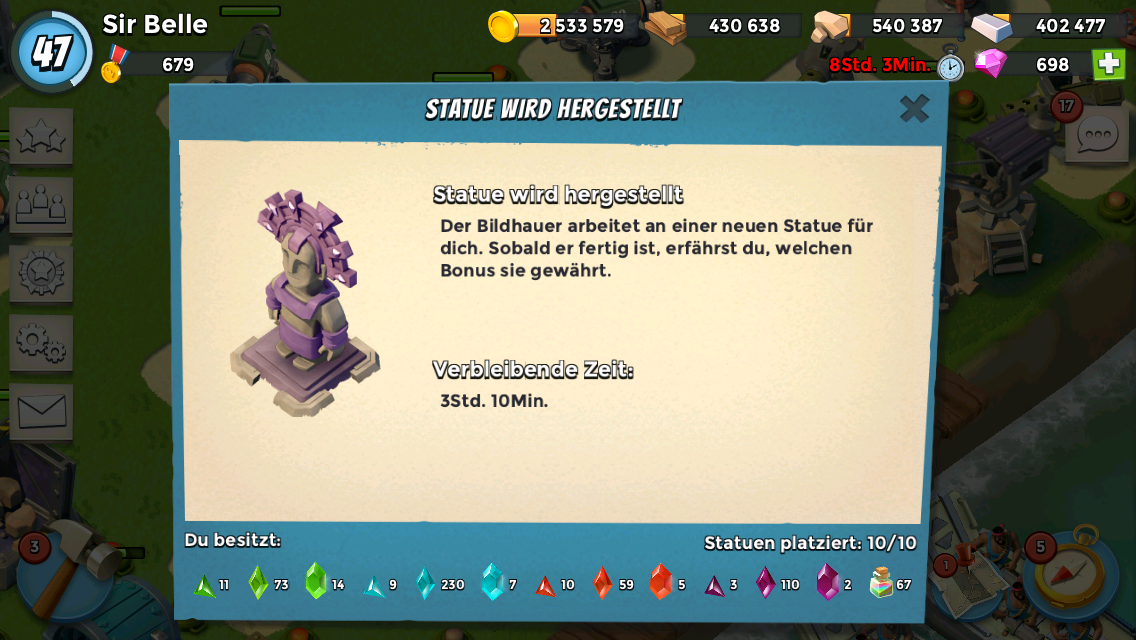The image size is (1136, 640).
Task: Open the chat speech bubble
Action: coord(1096,135)
